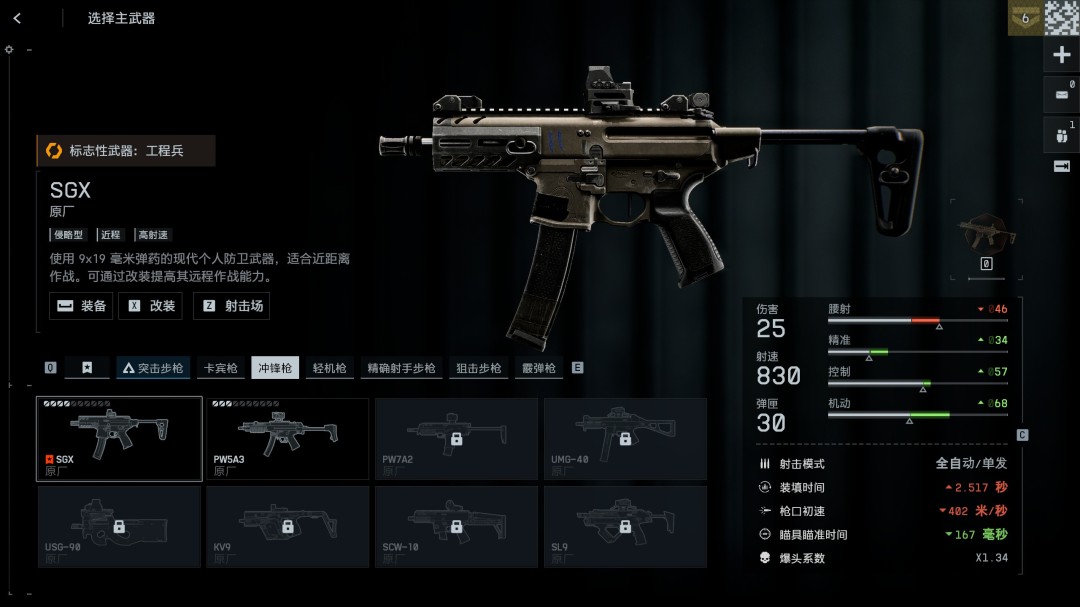The image size is (1080, 607).
Task: Choose the 狙击步枪 category tab
Action: (479, 368)
